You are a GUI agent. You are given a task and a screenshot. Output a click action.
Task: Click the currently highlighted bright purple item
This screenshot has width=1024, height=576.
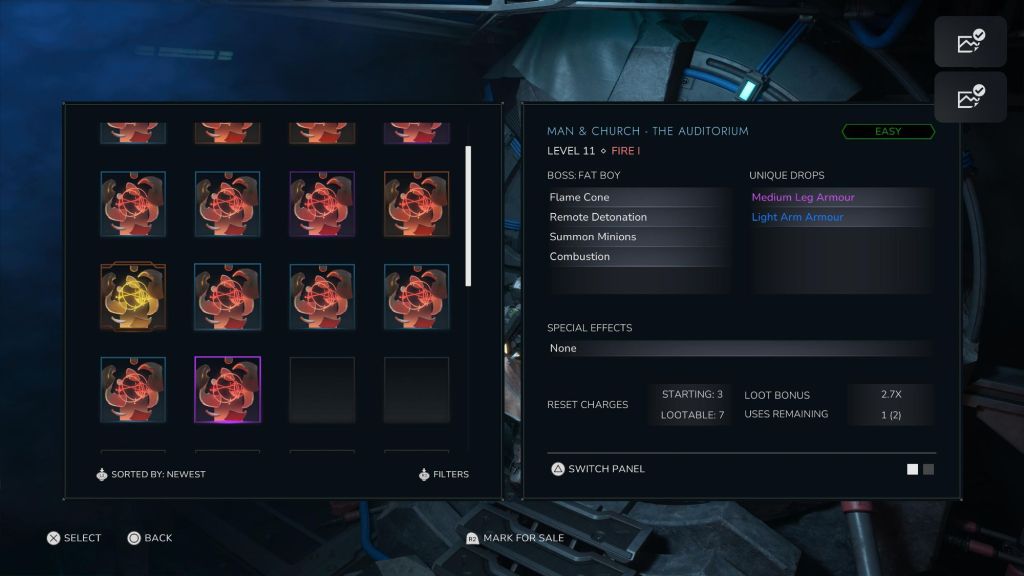(x=227, y=389)
